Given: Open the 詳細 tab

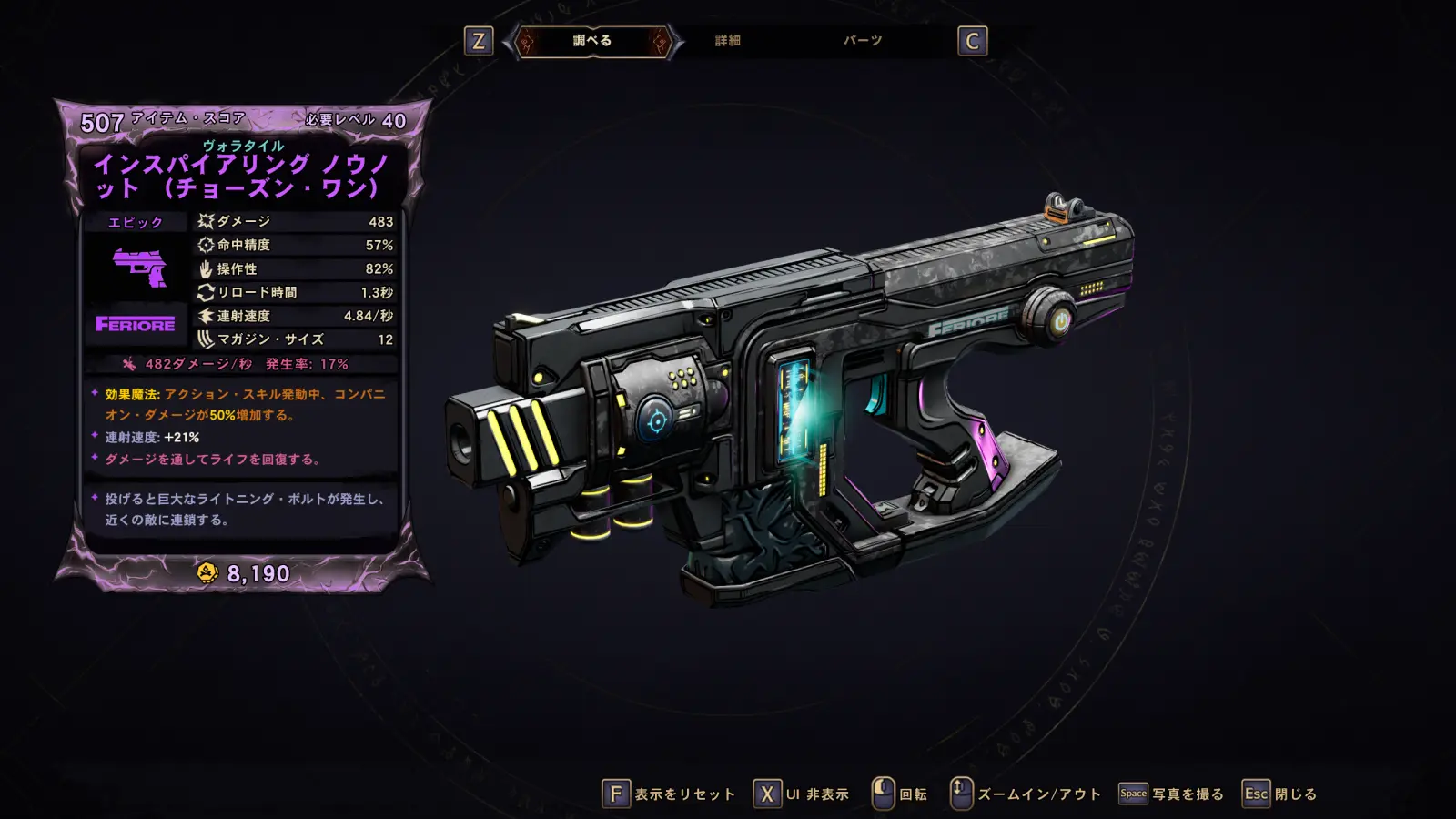Looking at the screenshot, I should tap(727, 41).
